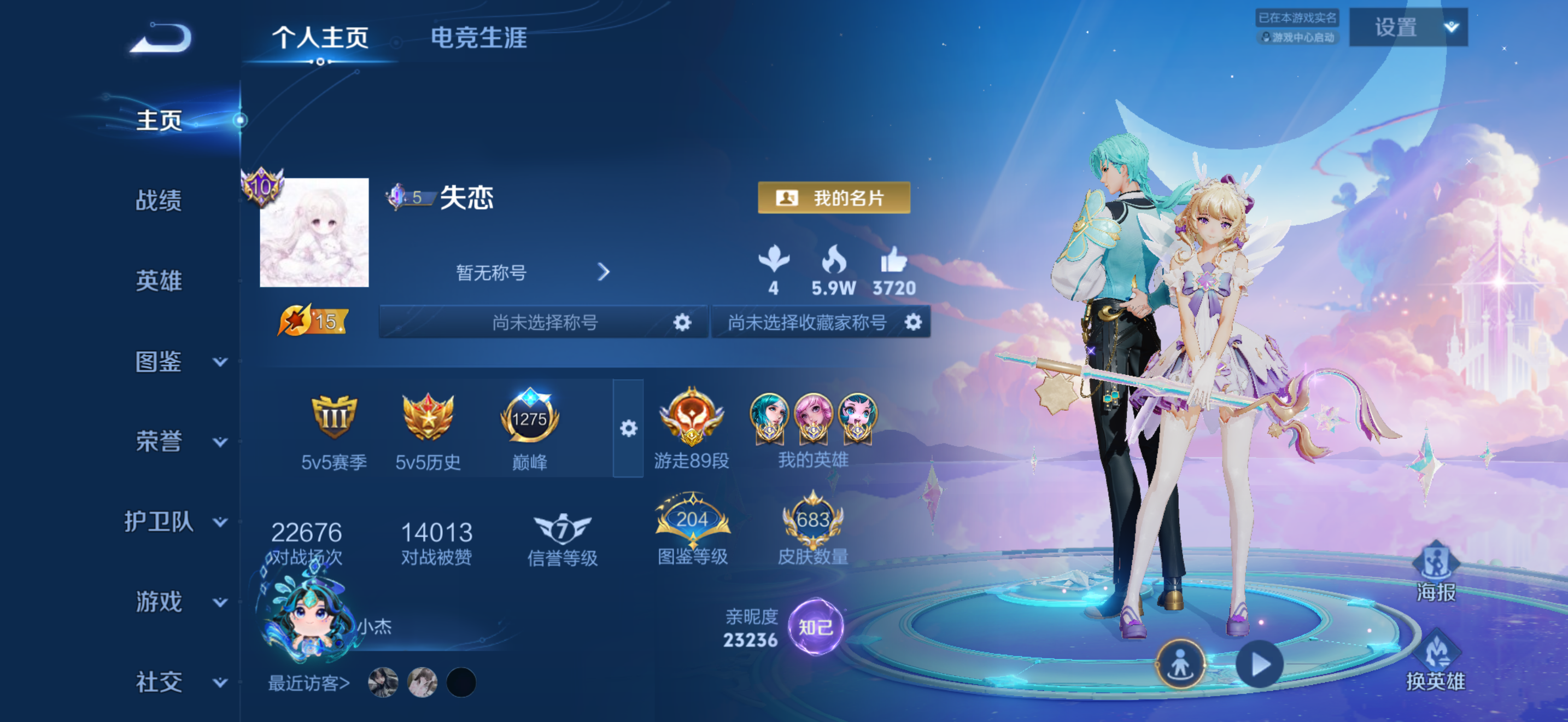
Task: Open the 海报 poster button
Action: (x=1436, y=570)
